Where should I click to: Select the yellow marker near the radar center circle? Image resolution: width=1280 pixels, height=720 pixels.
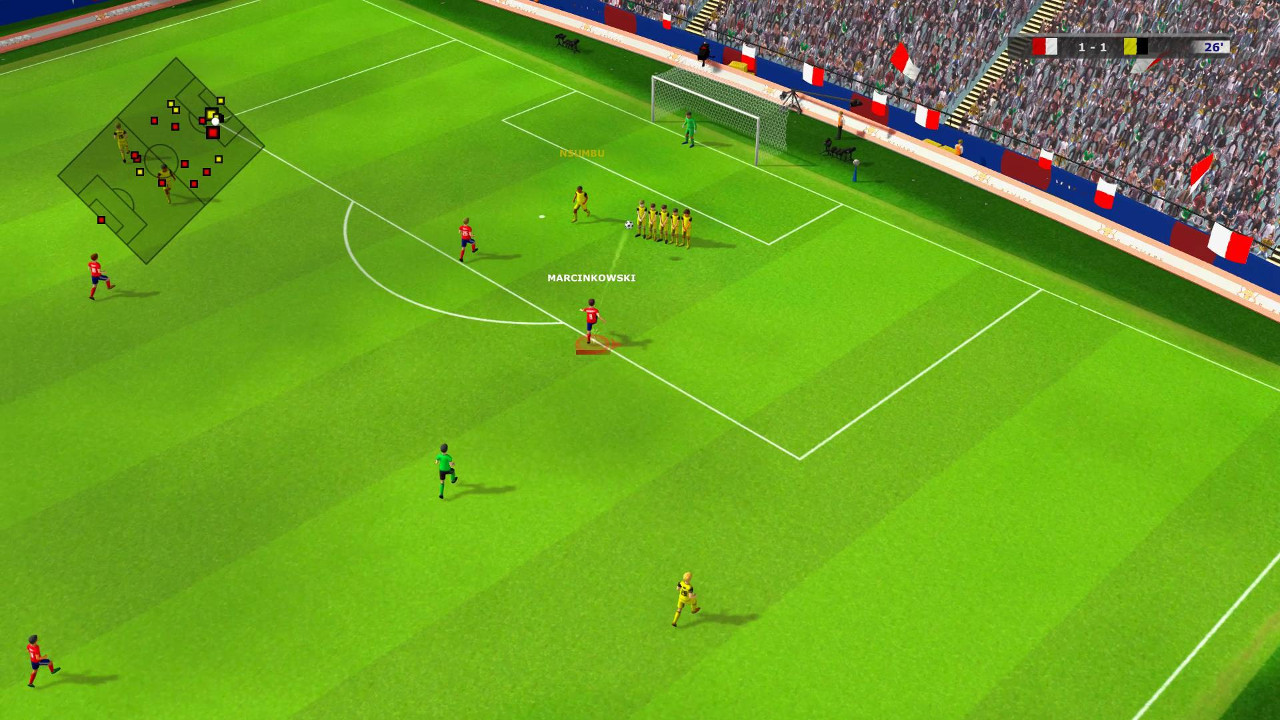pyautogui.click(x=140, y=172)
